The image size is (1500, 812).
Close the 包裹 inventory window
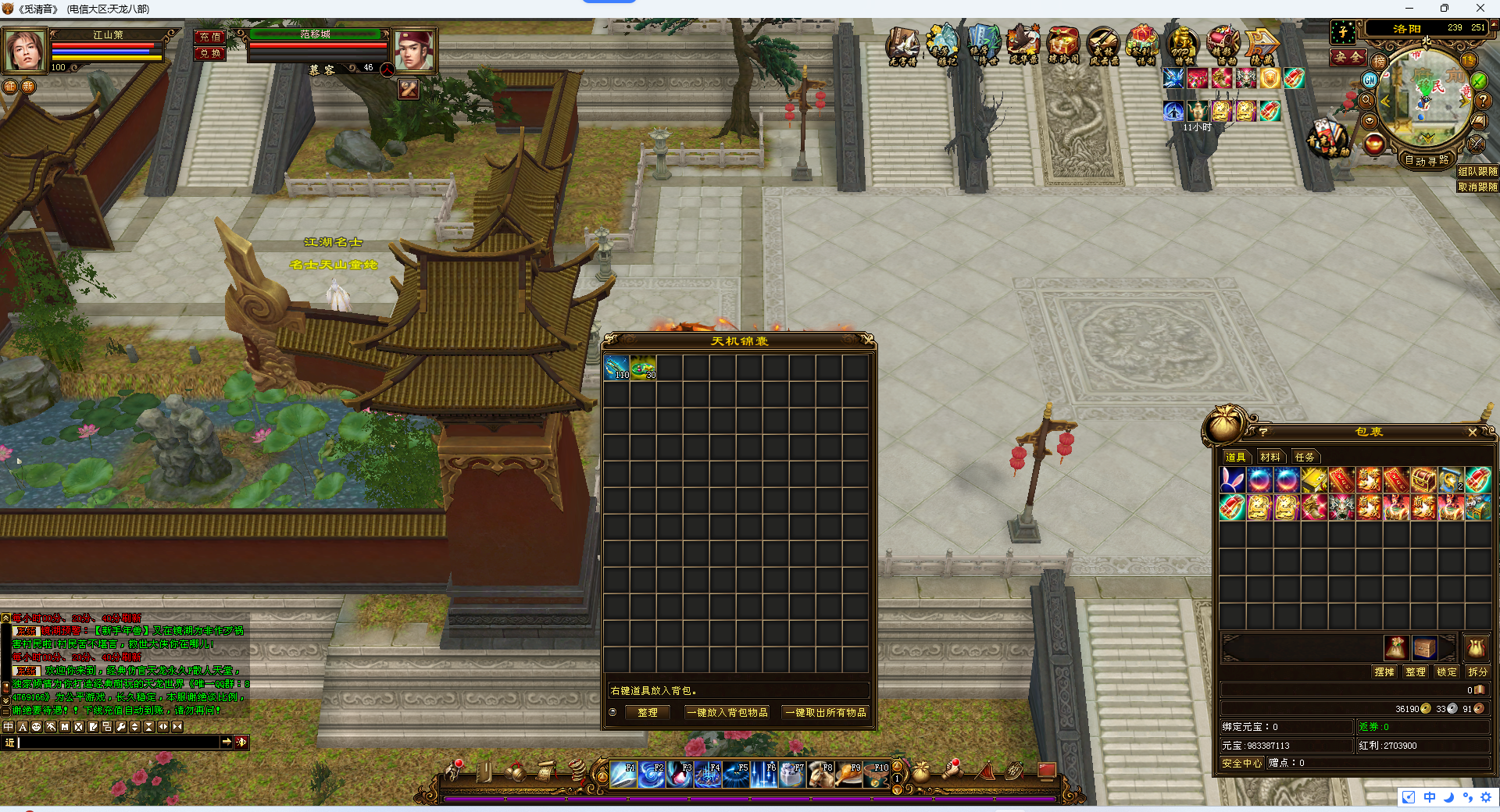1472,432
